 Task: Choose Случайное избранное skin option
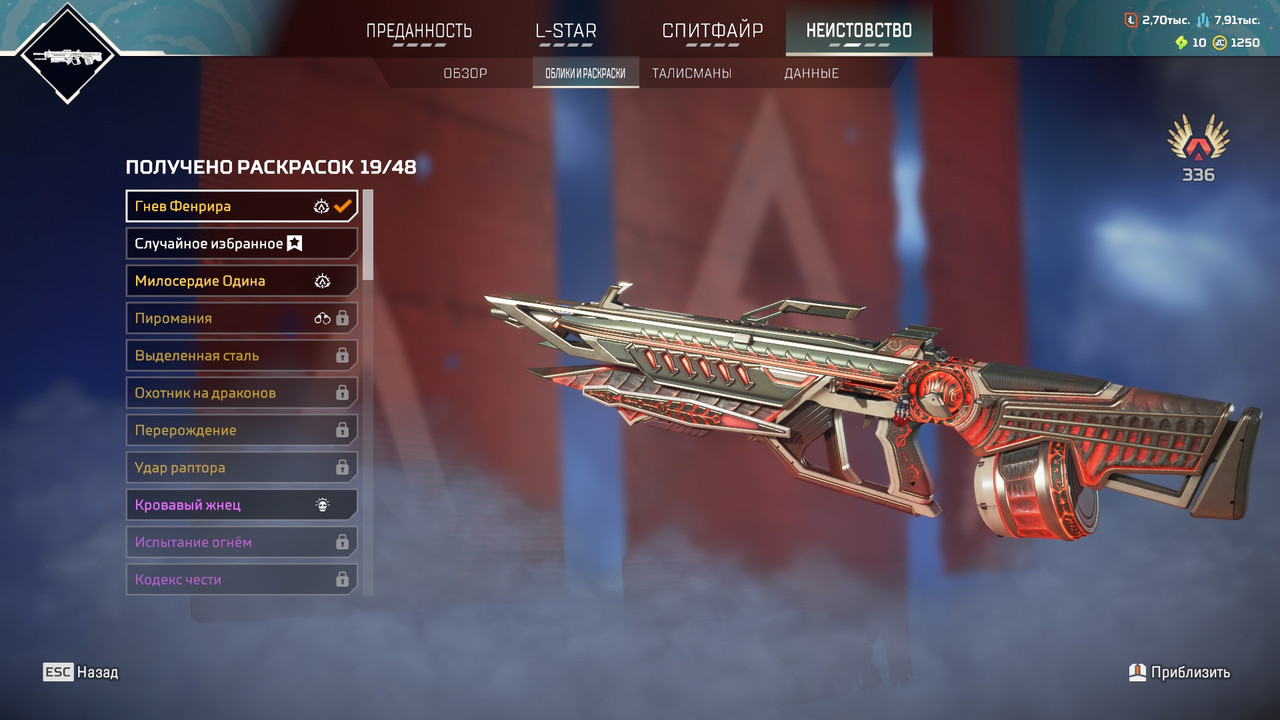click(241, 243)
